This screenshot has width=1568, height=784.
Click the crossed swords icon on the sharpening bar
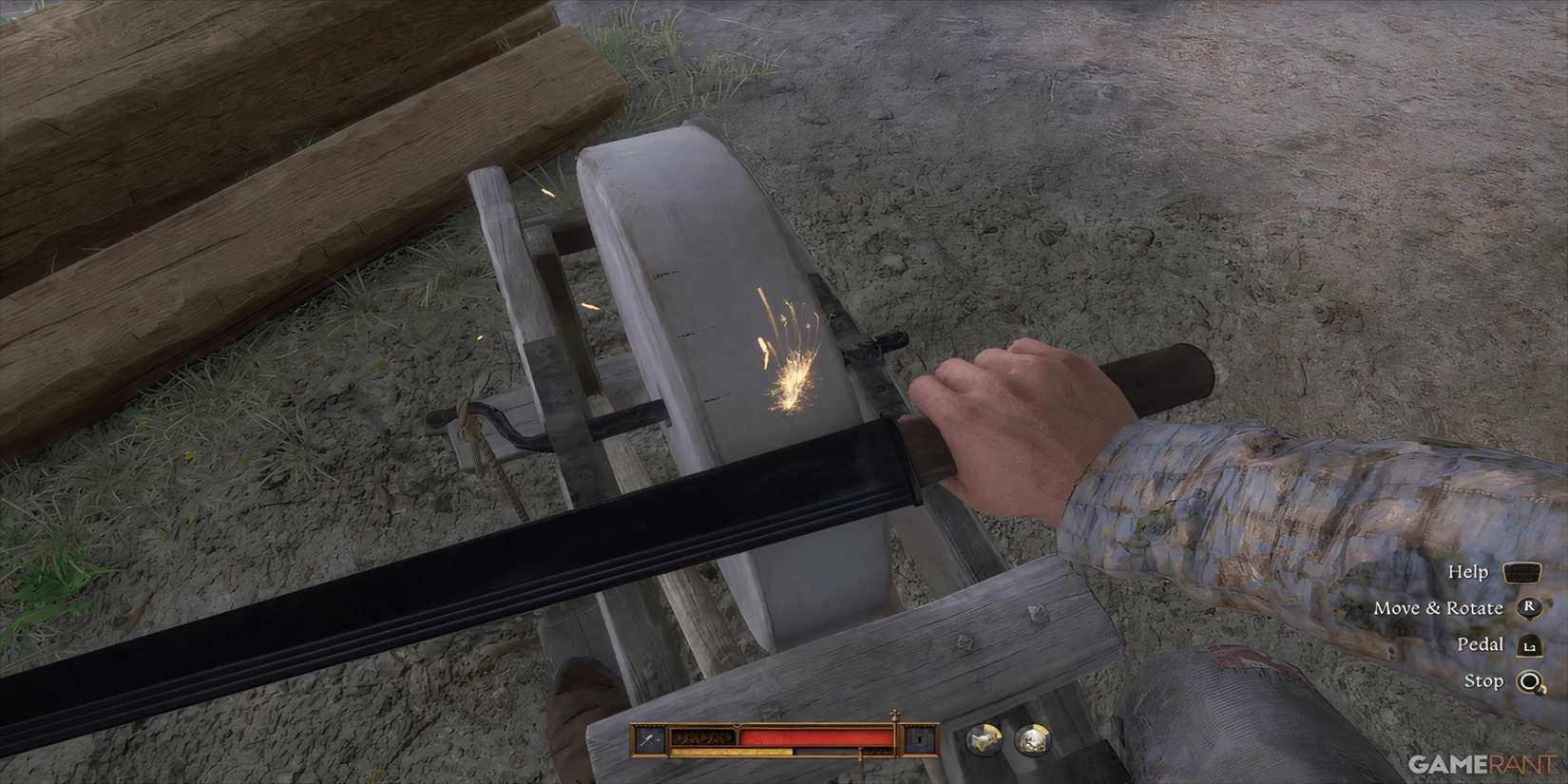647,737
